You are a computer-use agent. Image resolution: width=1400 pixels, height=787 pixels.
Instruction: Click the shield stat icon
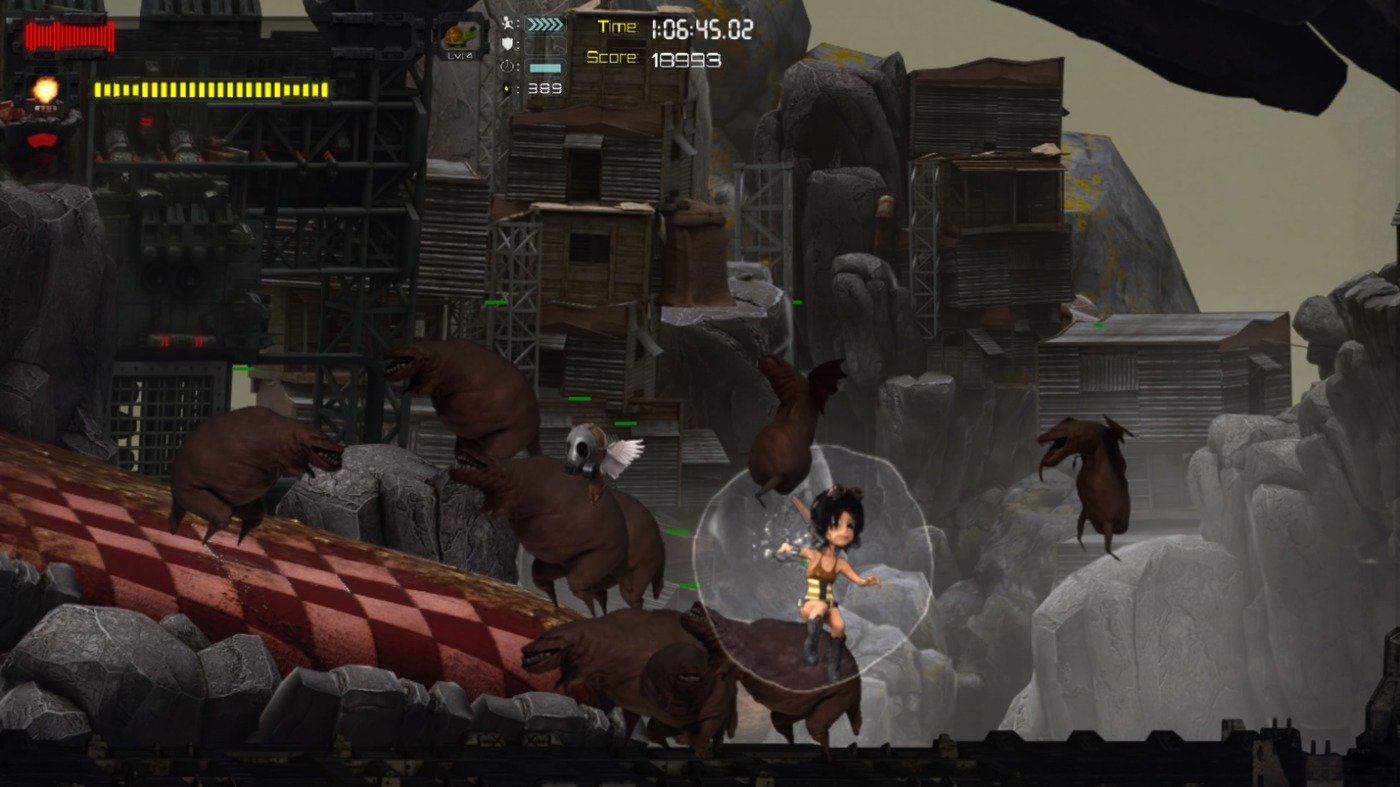pyautogui.click(x=507, y=42)
